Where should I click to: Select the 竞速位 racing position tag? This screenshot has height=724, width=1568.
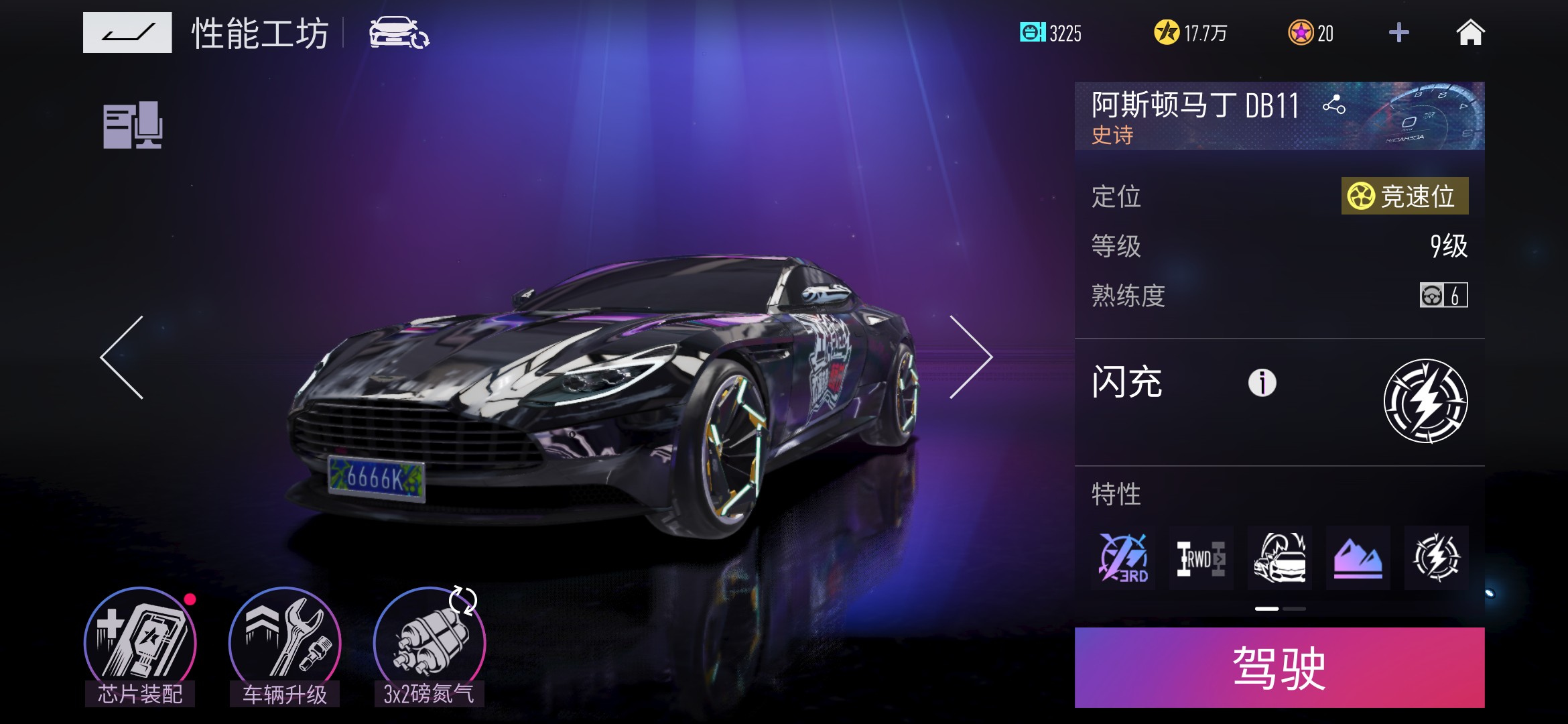pyautogui.click(x=1404, y=196)
